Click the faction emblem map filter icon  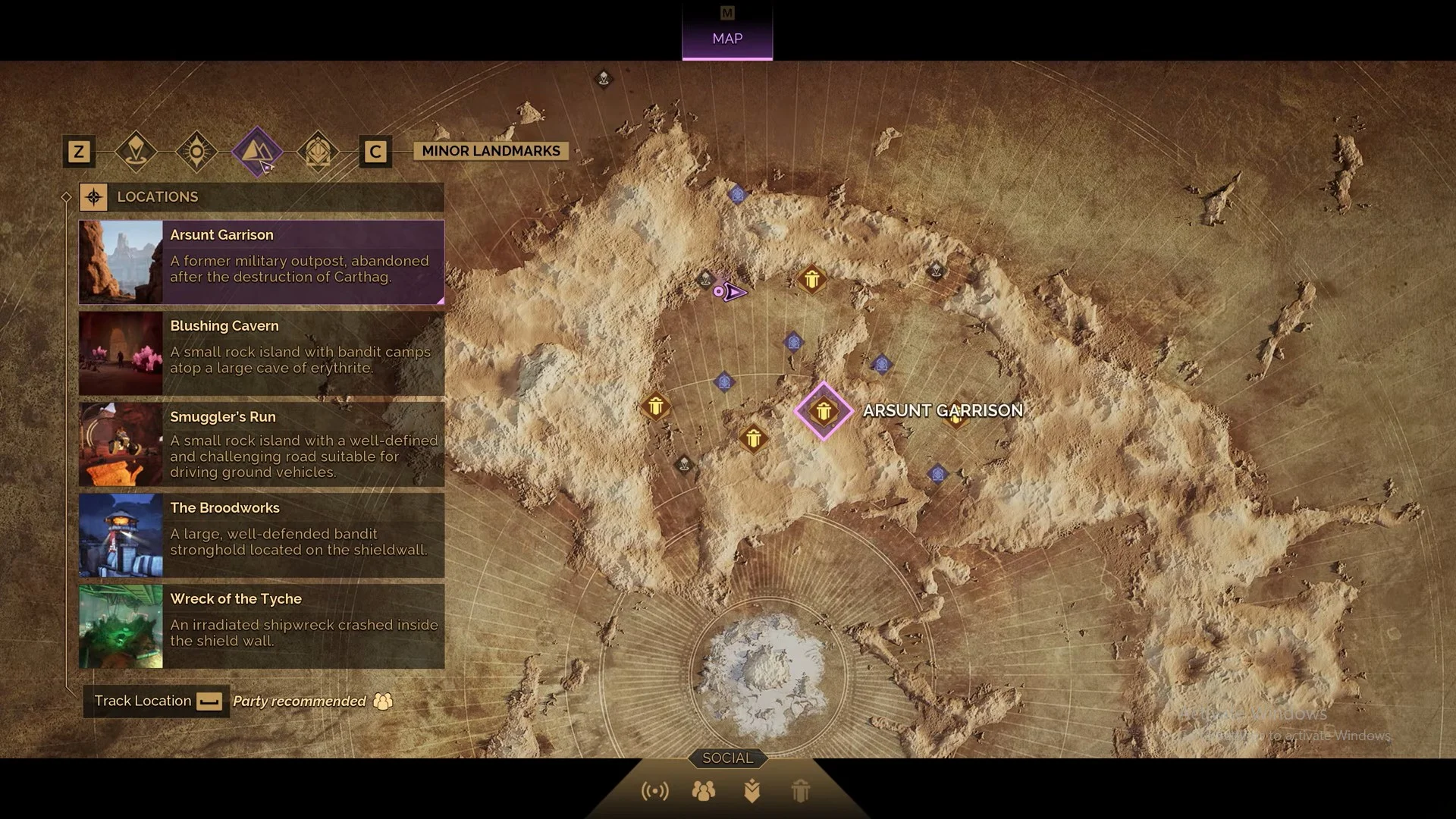click(318, 152)
